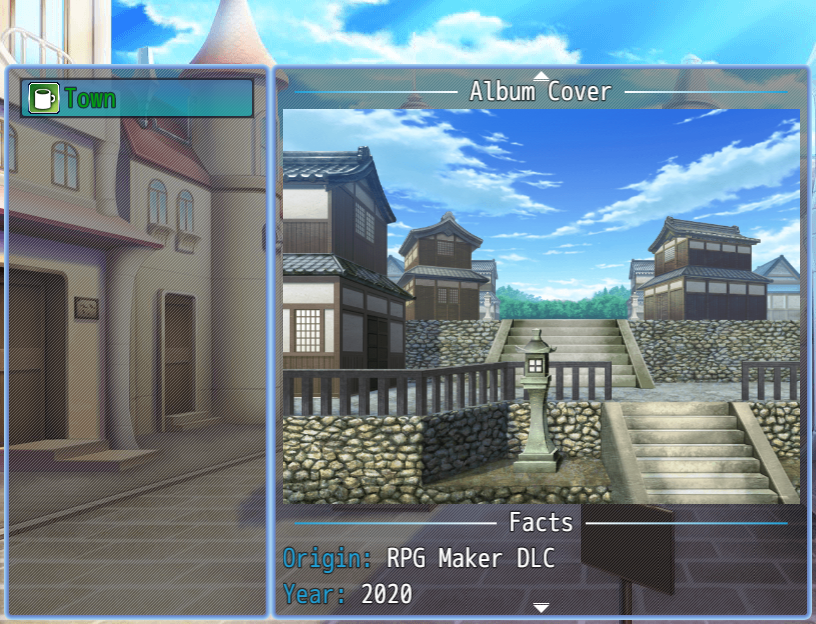The width and height of the screenshot is (816, 624).
Task: Click the Town album cover image
Action: pyautogui.click(x=541, y=305)
